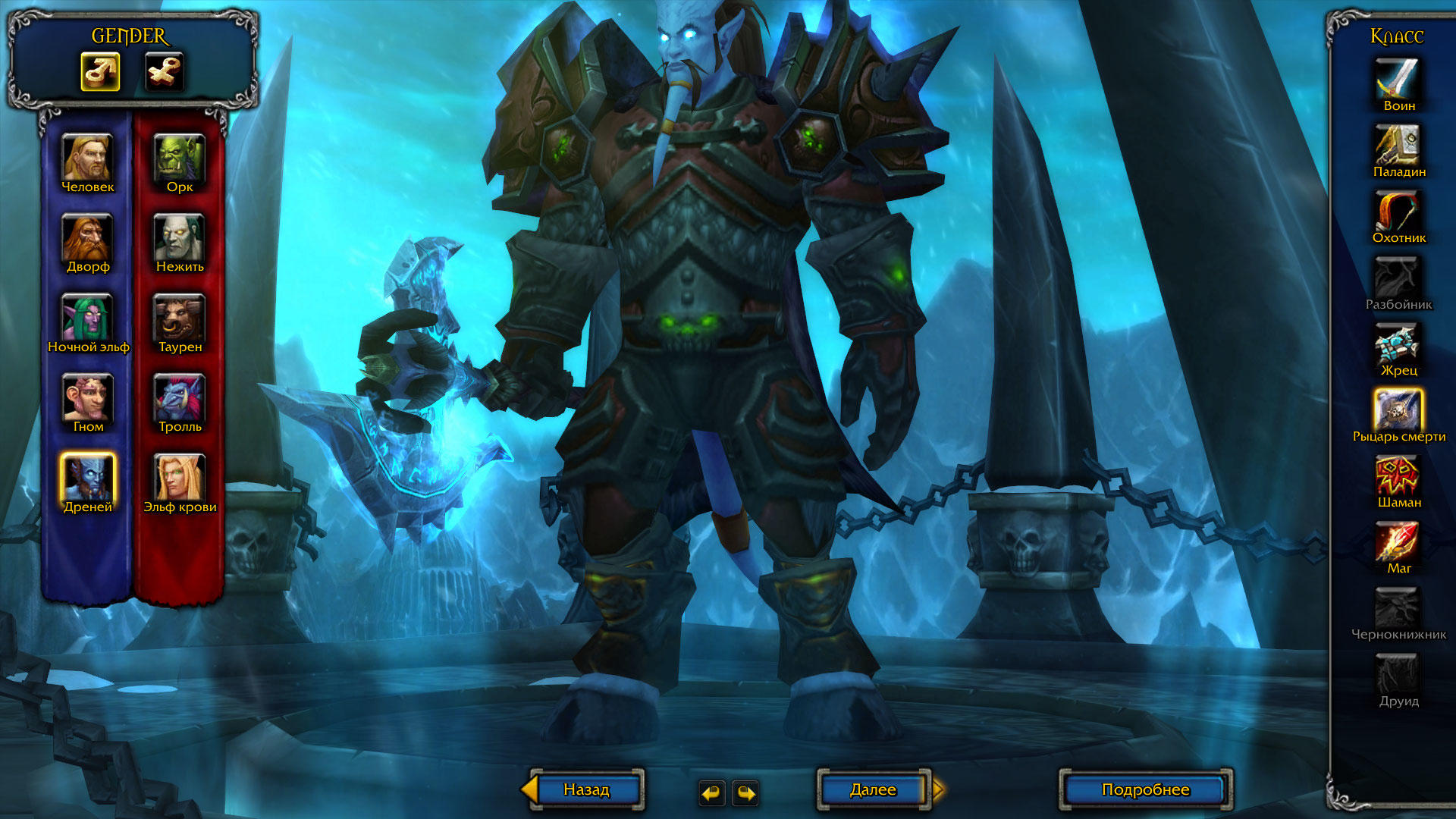Select the Таурен race
1456x819 pixels.
pyautogui.click(x=180, y=318)
